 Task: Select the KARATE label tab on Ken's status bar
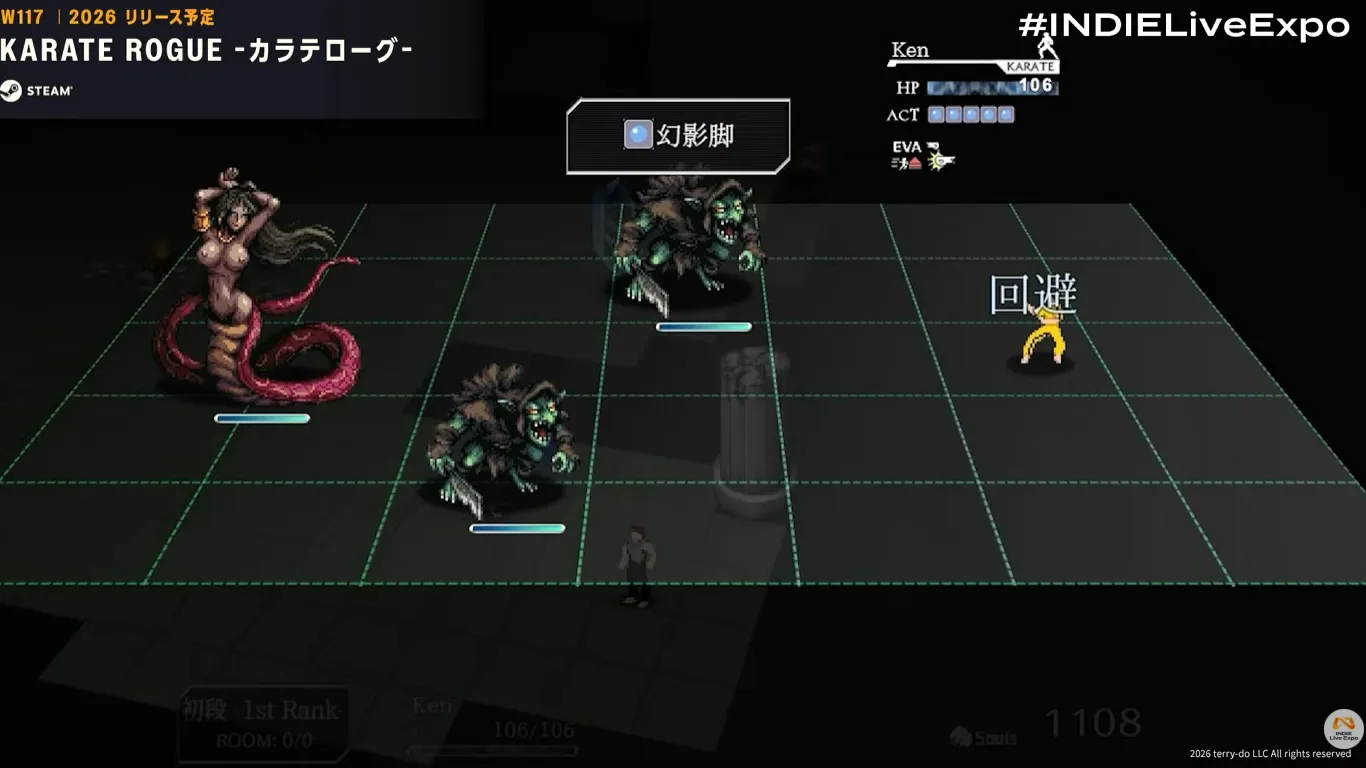tap(1032, 66)
